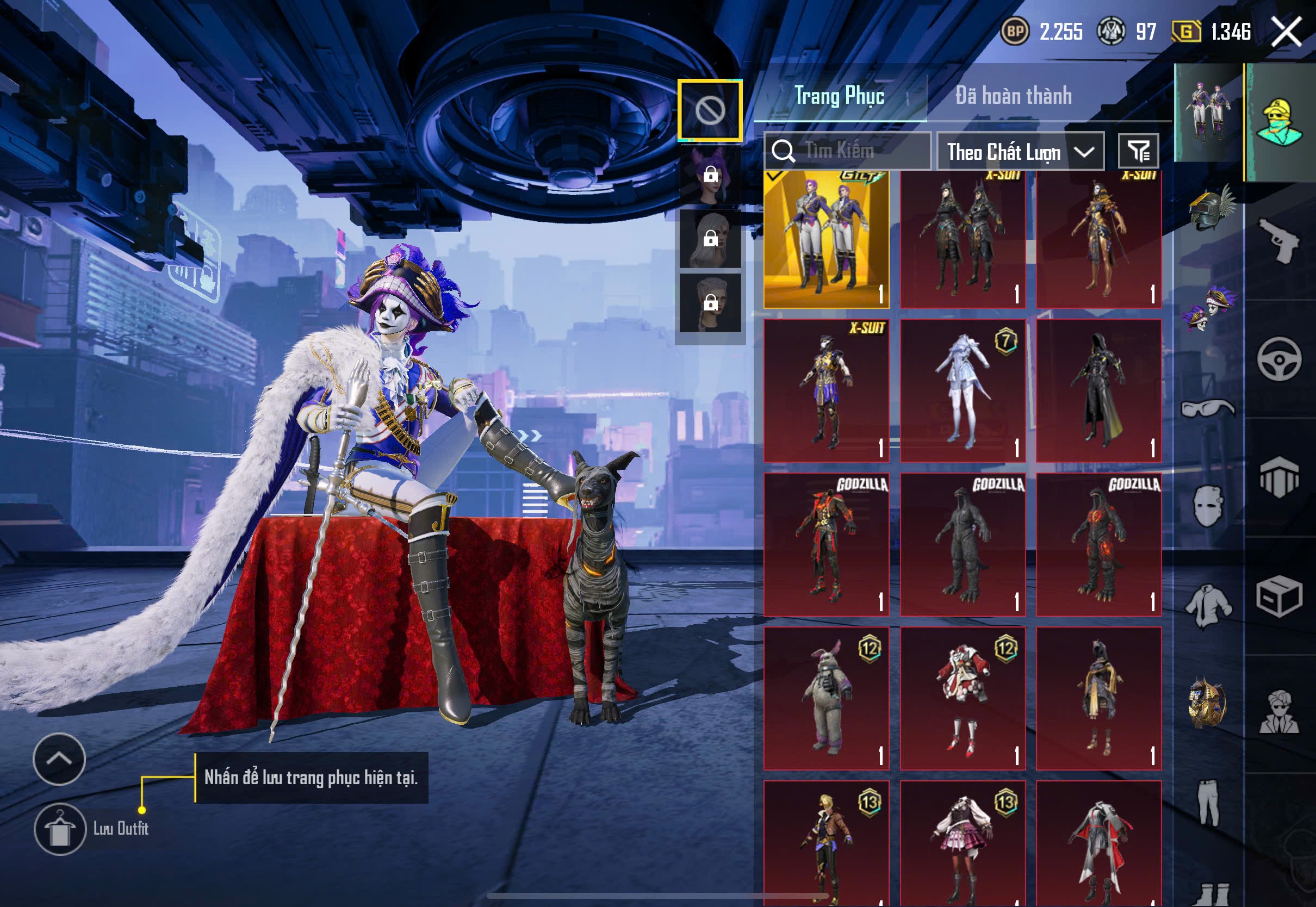Click the Tìm Kiếm search box
This screenshot has width=1316, height=907.
847,151
